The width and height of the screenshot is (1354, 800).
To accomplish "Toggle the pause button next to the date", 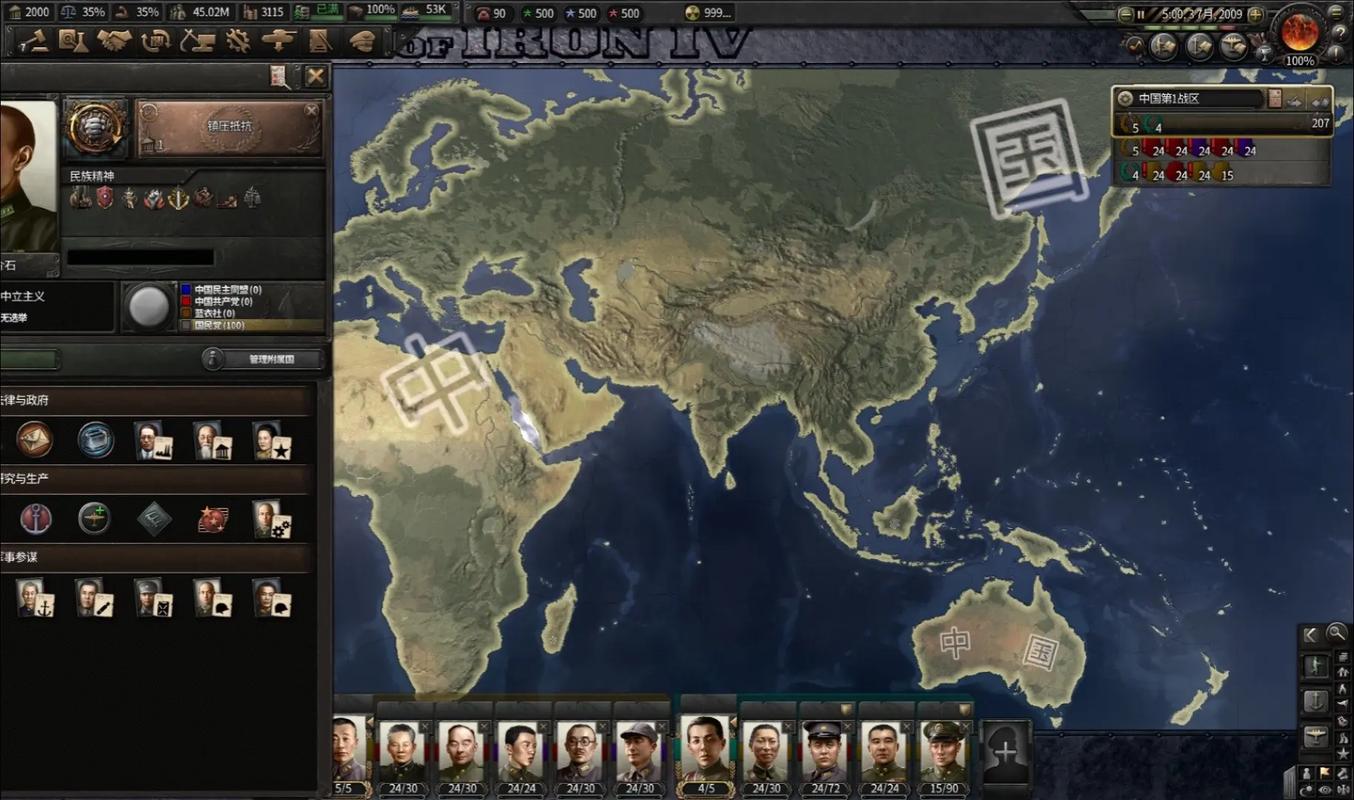I will 1141,14.
